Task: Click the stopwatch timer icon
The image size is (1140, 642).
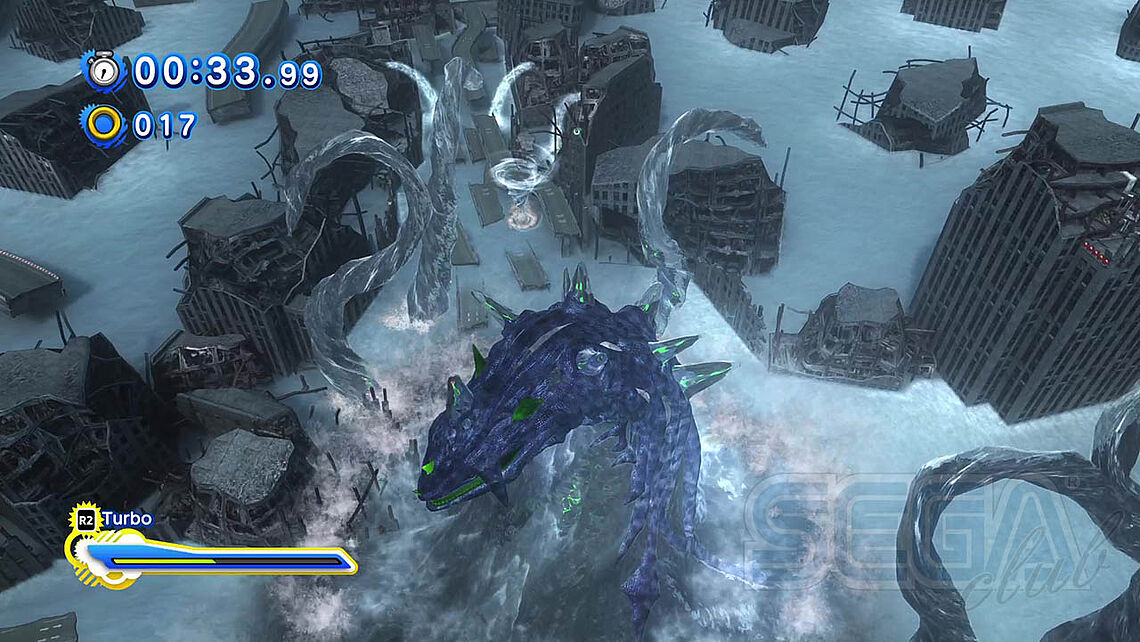Action: [104, 71]
